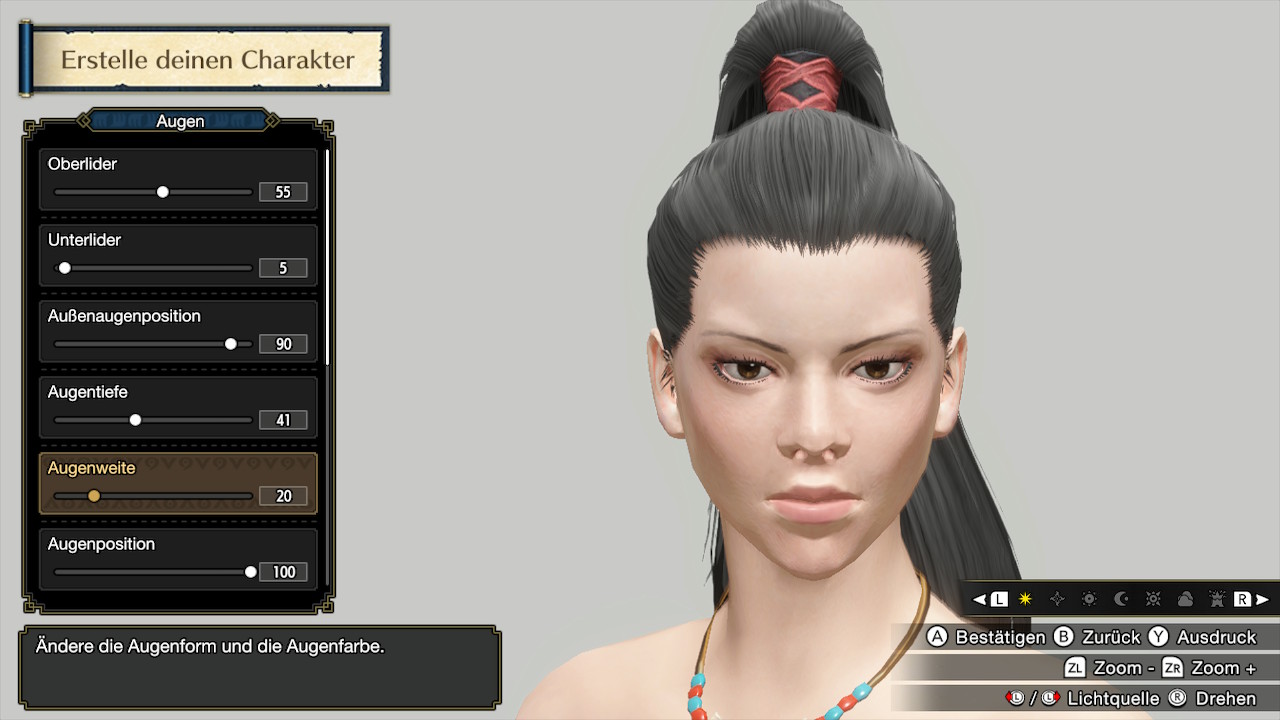Viewport: 1280px width, 720px height.
Task: Choose the crescent moon lighting
Action: [x=1121, y=599]
